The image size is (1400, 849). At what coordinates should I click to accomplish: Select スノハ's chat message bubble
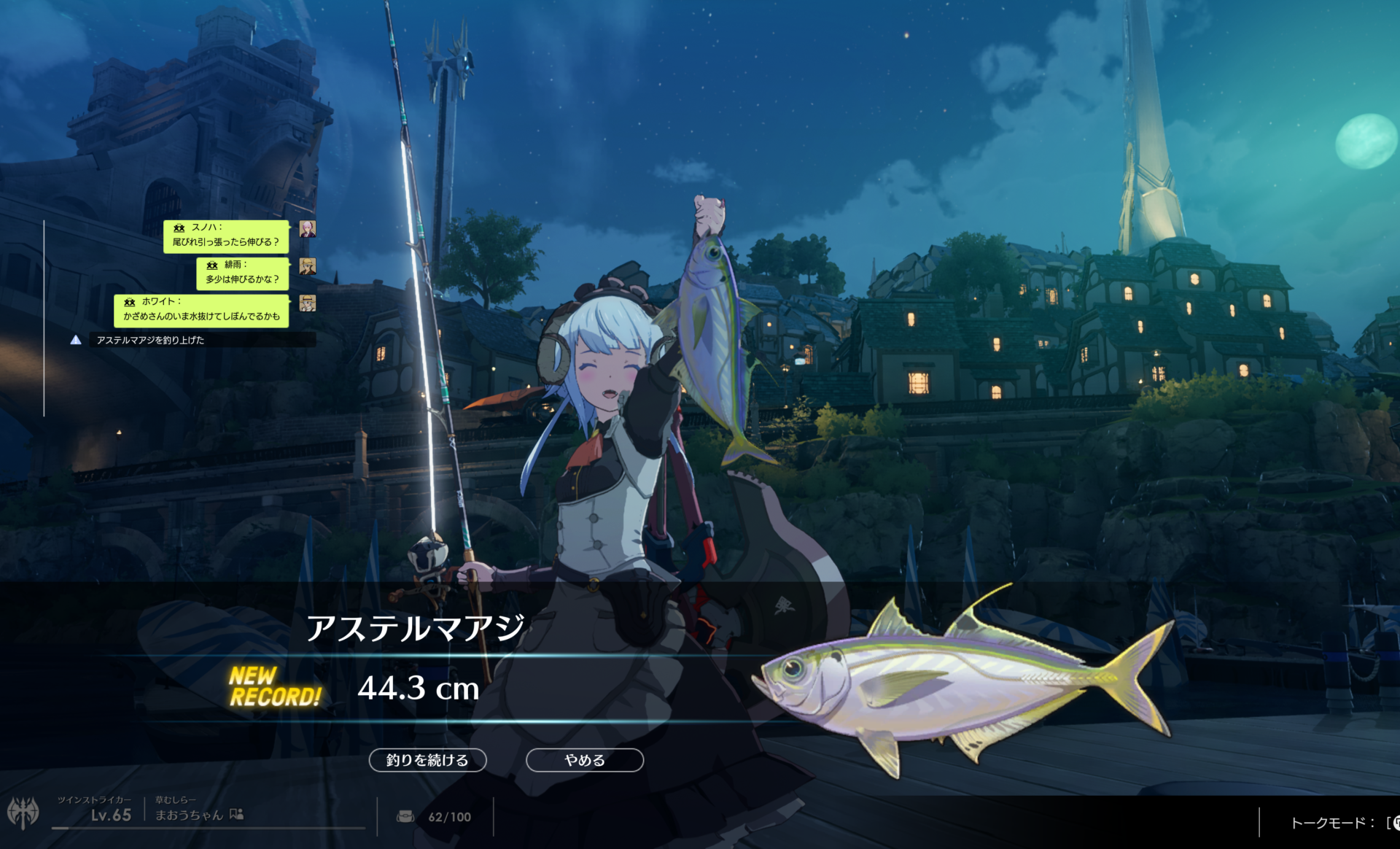[226, 236]
